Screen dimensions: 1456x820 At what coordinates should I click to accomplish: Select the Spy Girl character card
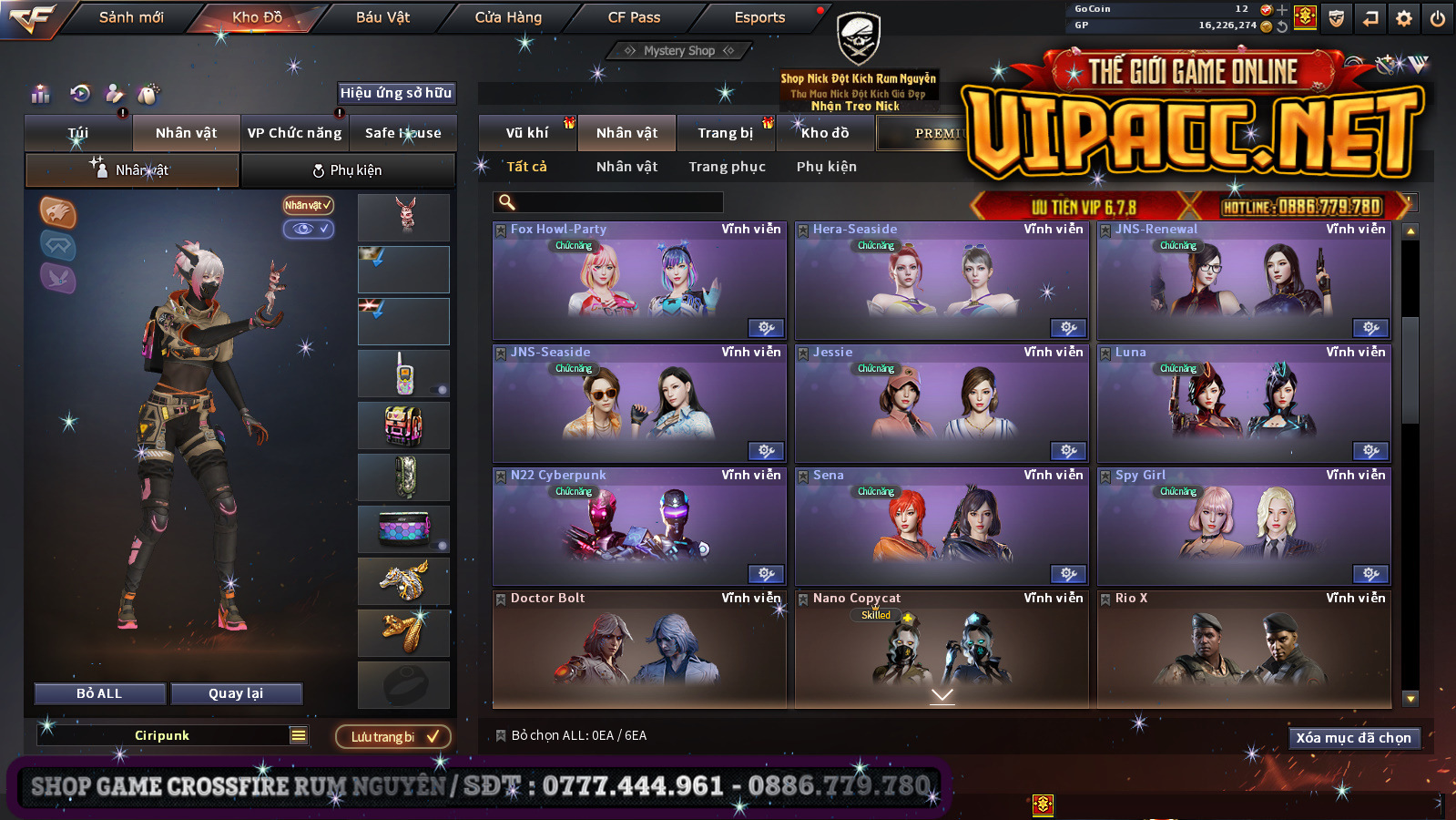click(x=1243, y=528)
